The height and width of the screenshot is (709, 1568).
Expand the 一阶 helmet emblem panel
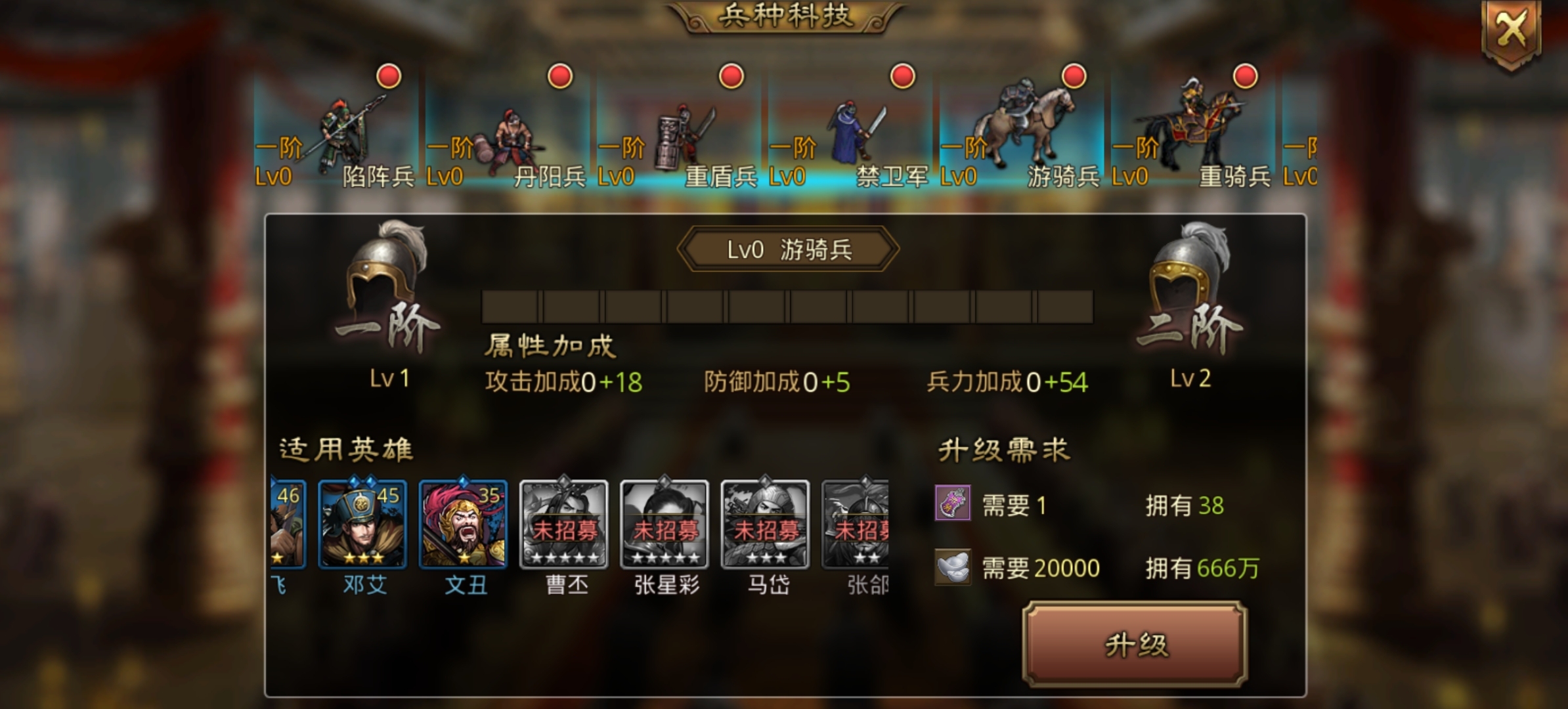[380, 282]
